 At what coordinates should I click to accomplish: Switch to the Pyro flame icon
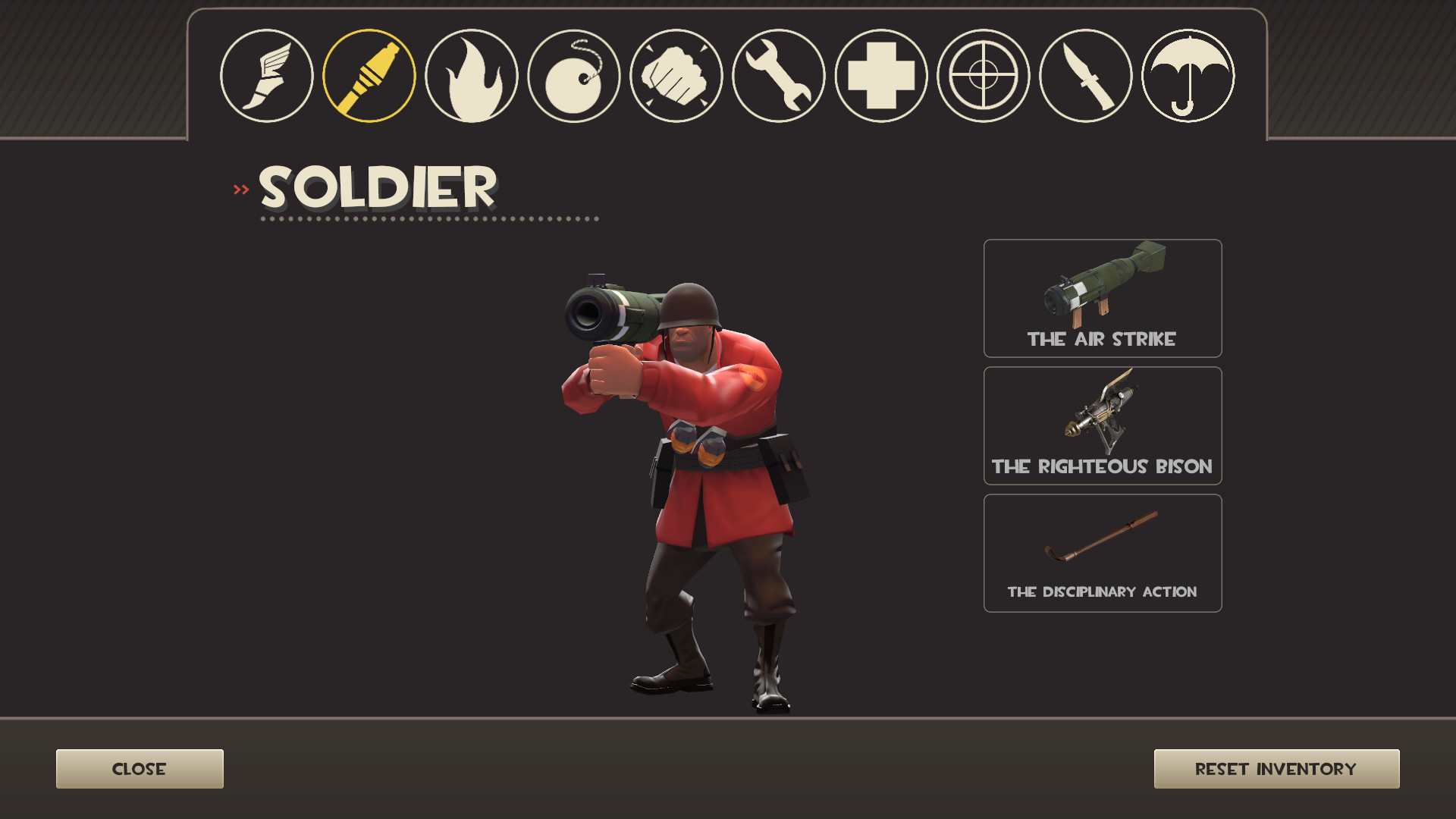pos(472,76)
